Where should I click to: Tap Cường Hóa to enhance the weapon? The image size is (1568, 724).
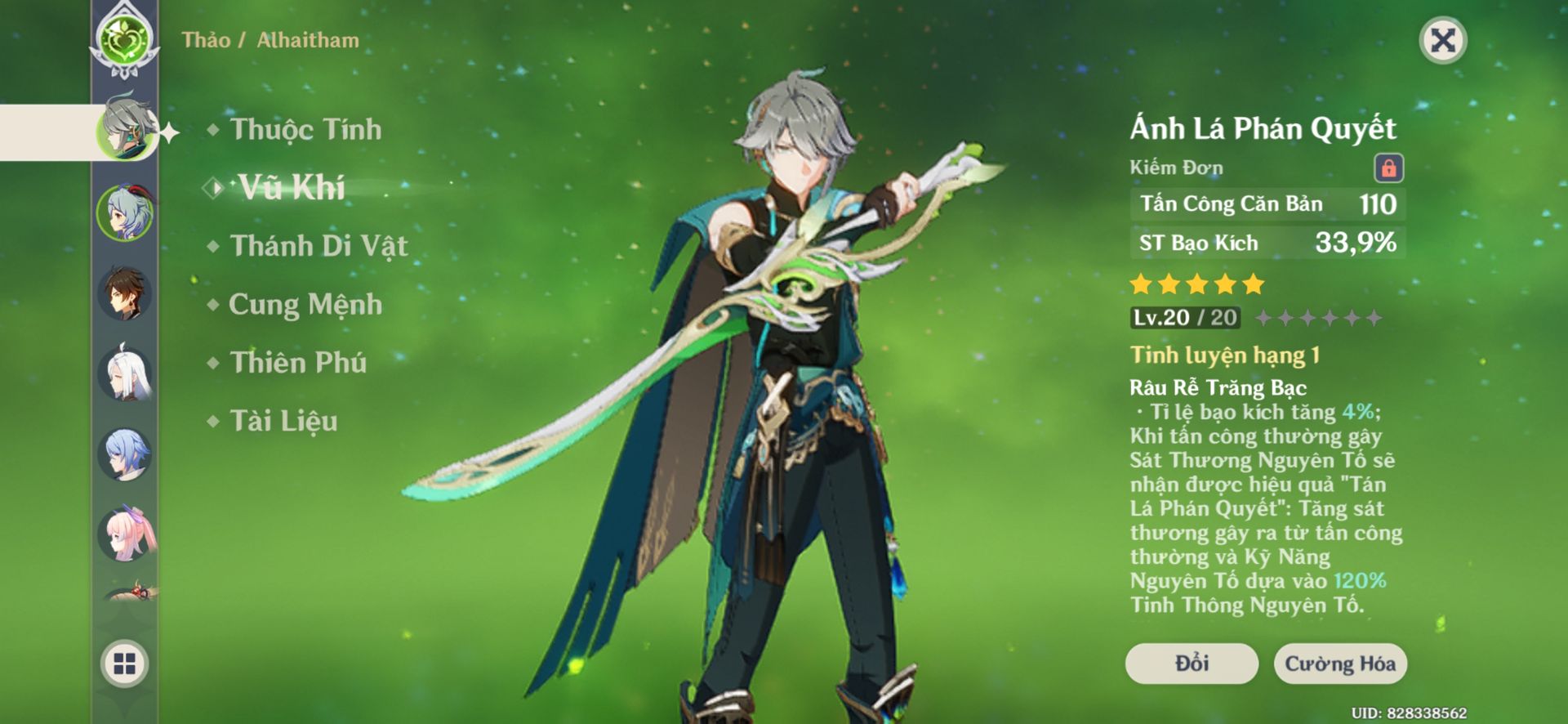point(1339,663)
